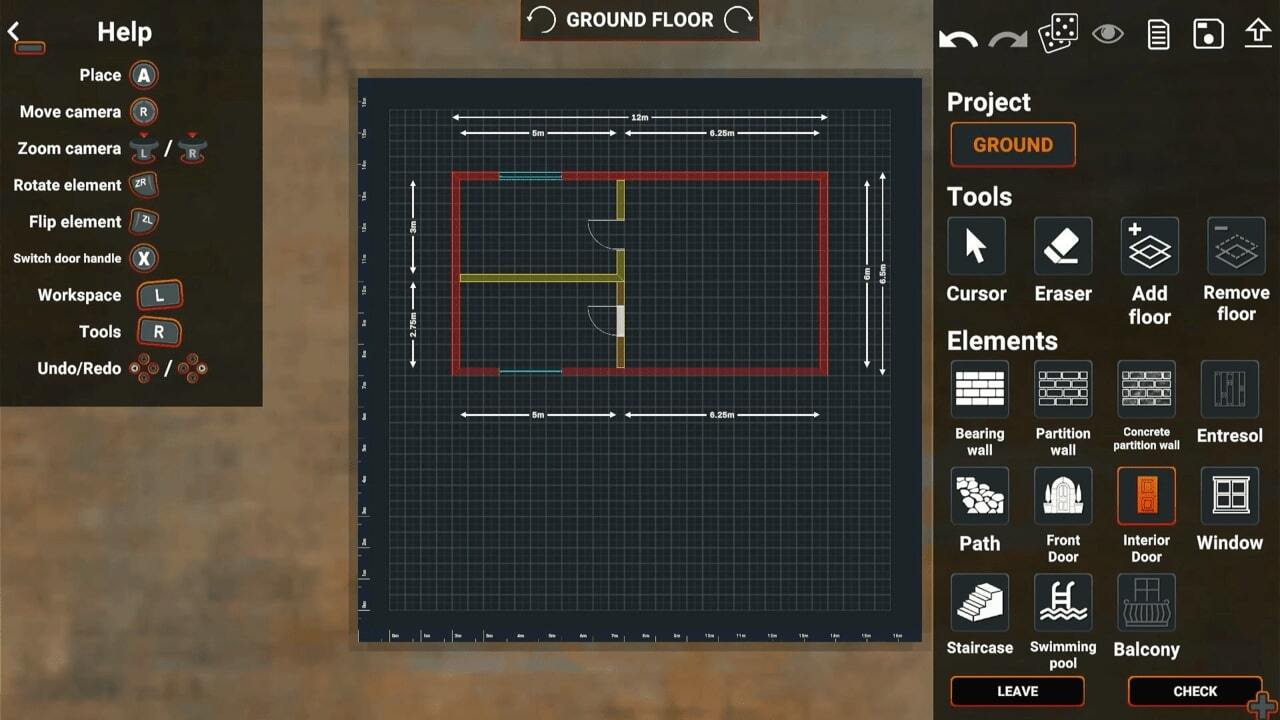Screen dimensions: 1280x720
Task: Toggle the eye visibility icon
Action: click(x=1109, y=33)
